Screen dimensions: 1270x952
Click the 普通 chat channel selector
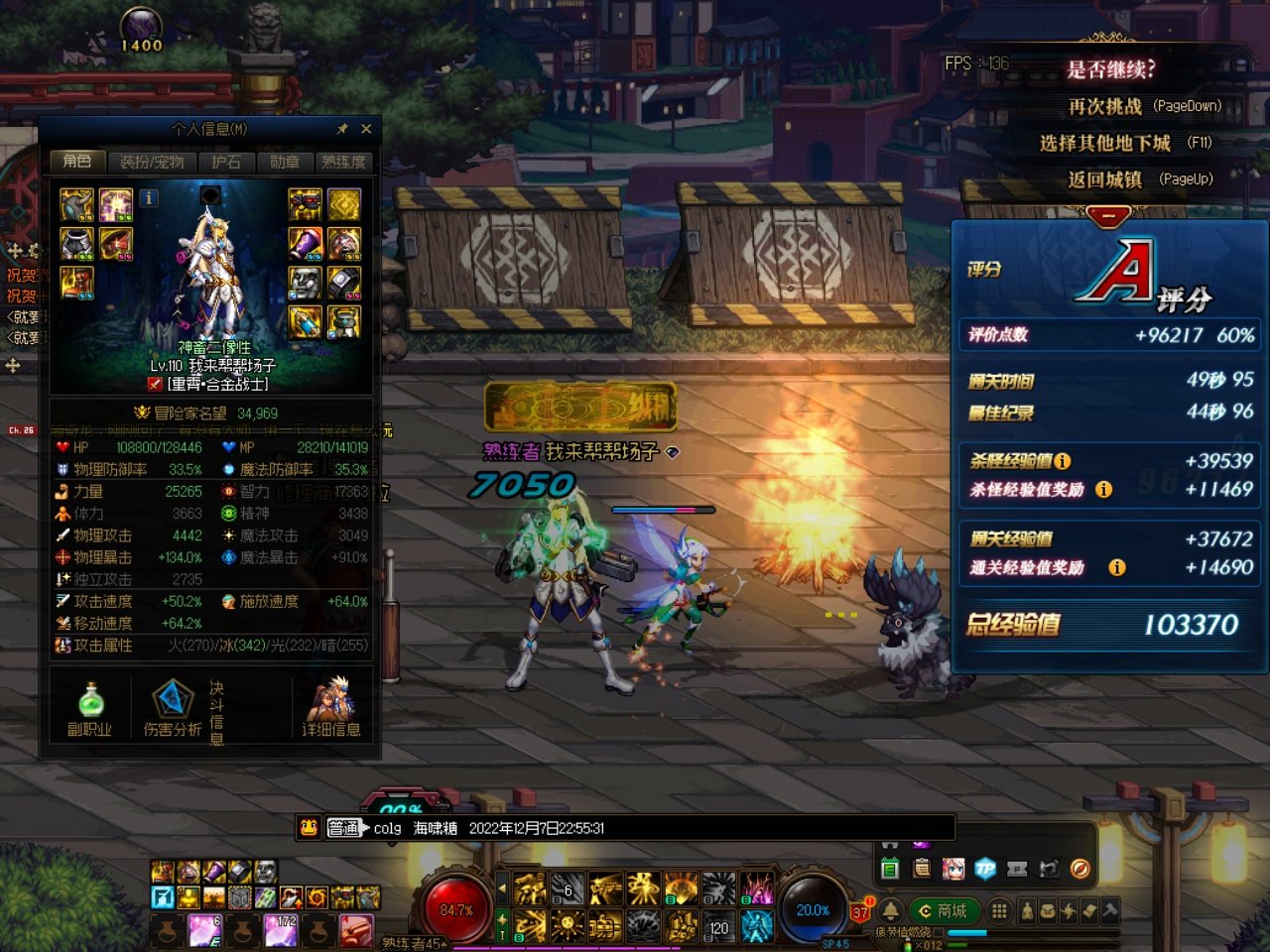tap(343, 828)
